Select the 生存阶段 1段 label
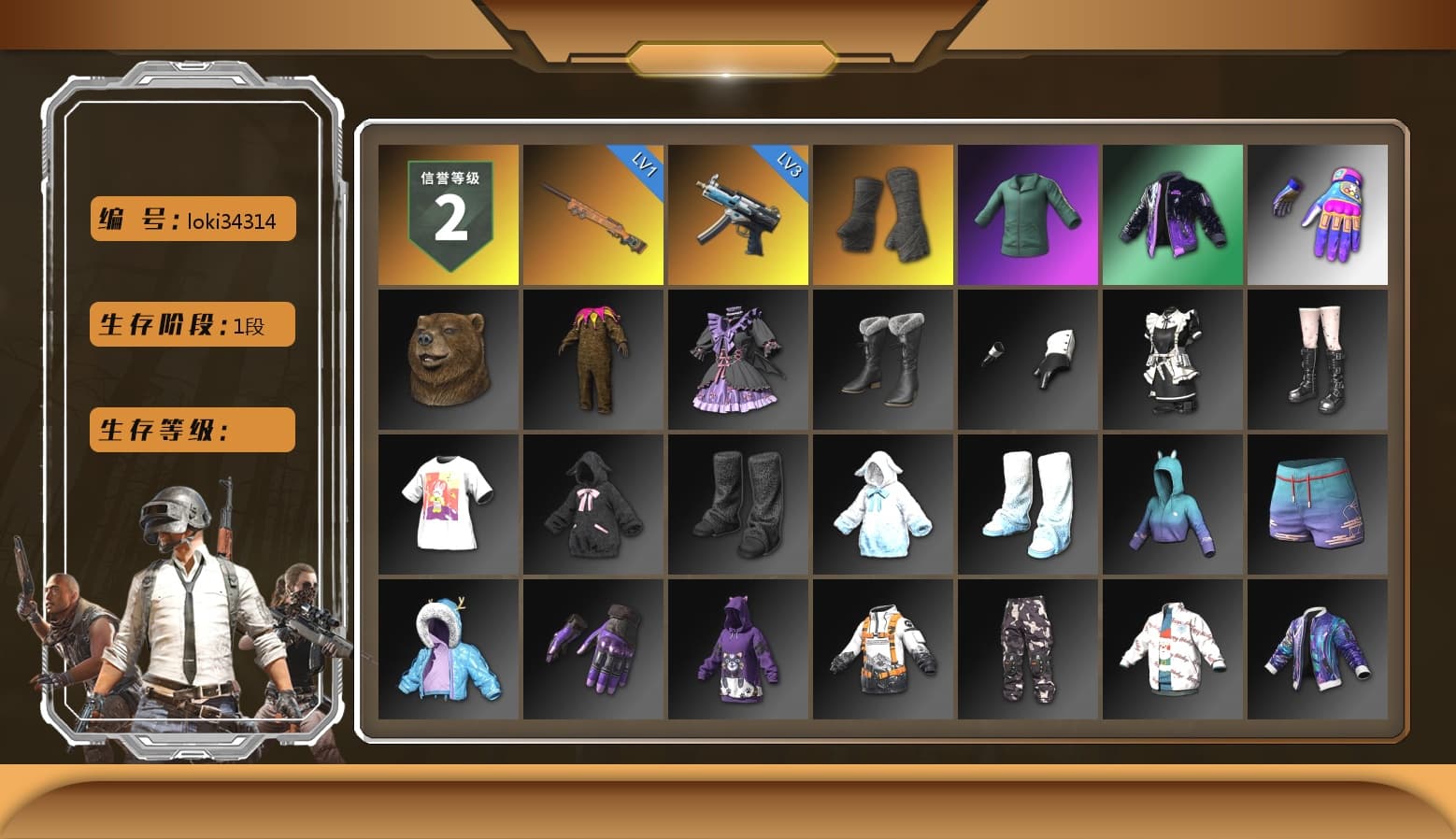 point(191,324)
